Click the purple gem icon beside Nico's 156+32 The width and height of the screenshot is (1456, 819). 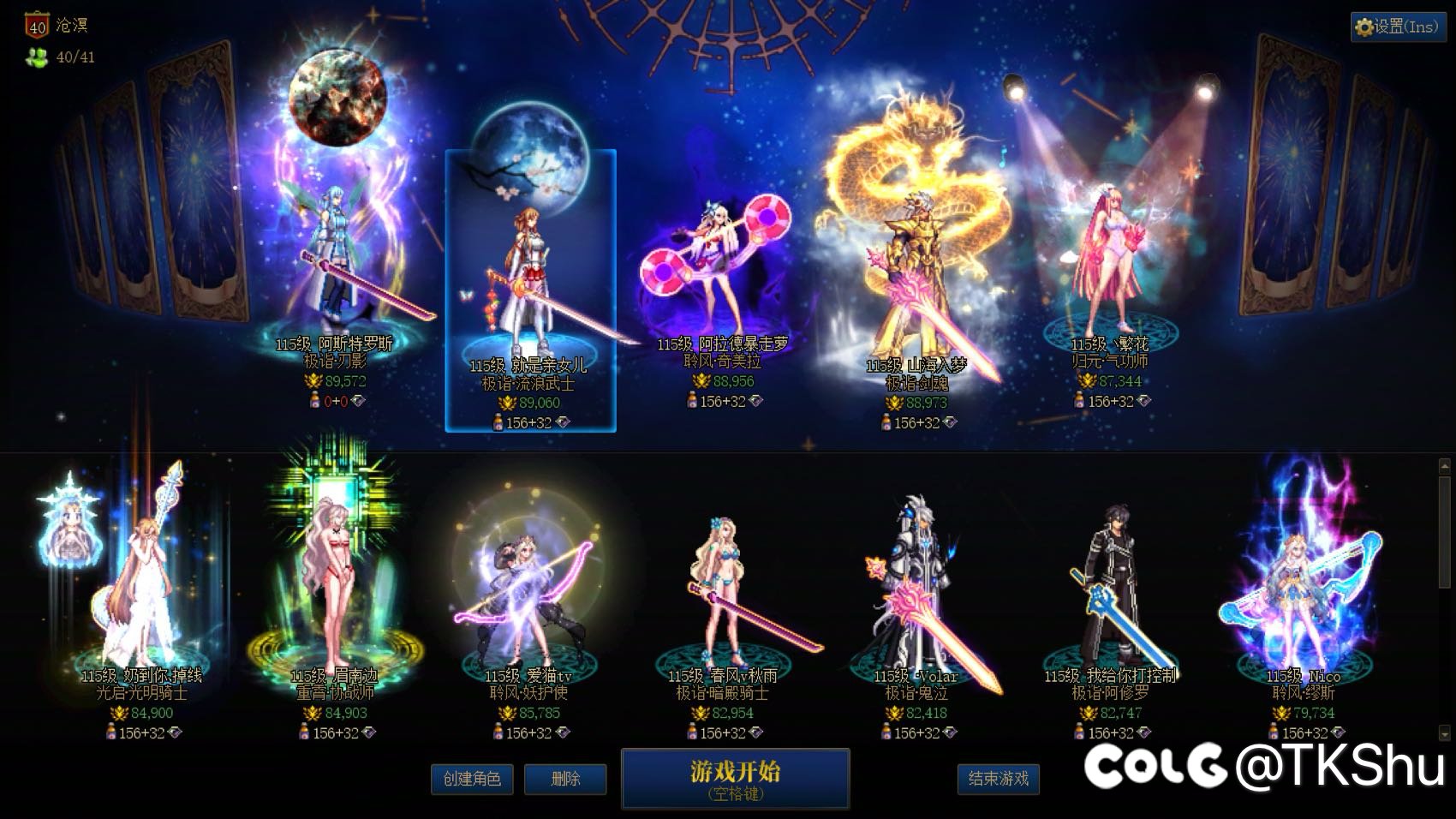pos(1338,732)
